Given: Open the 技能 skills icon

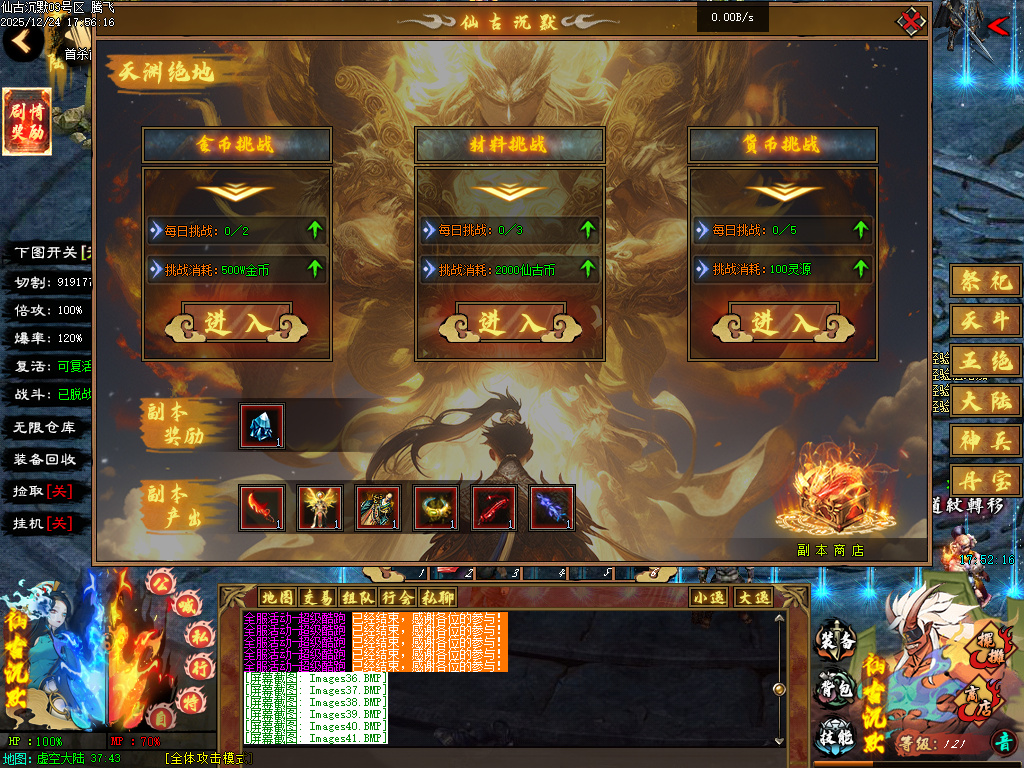Looking at the screenshot, I should click(x=836, y=735).
